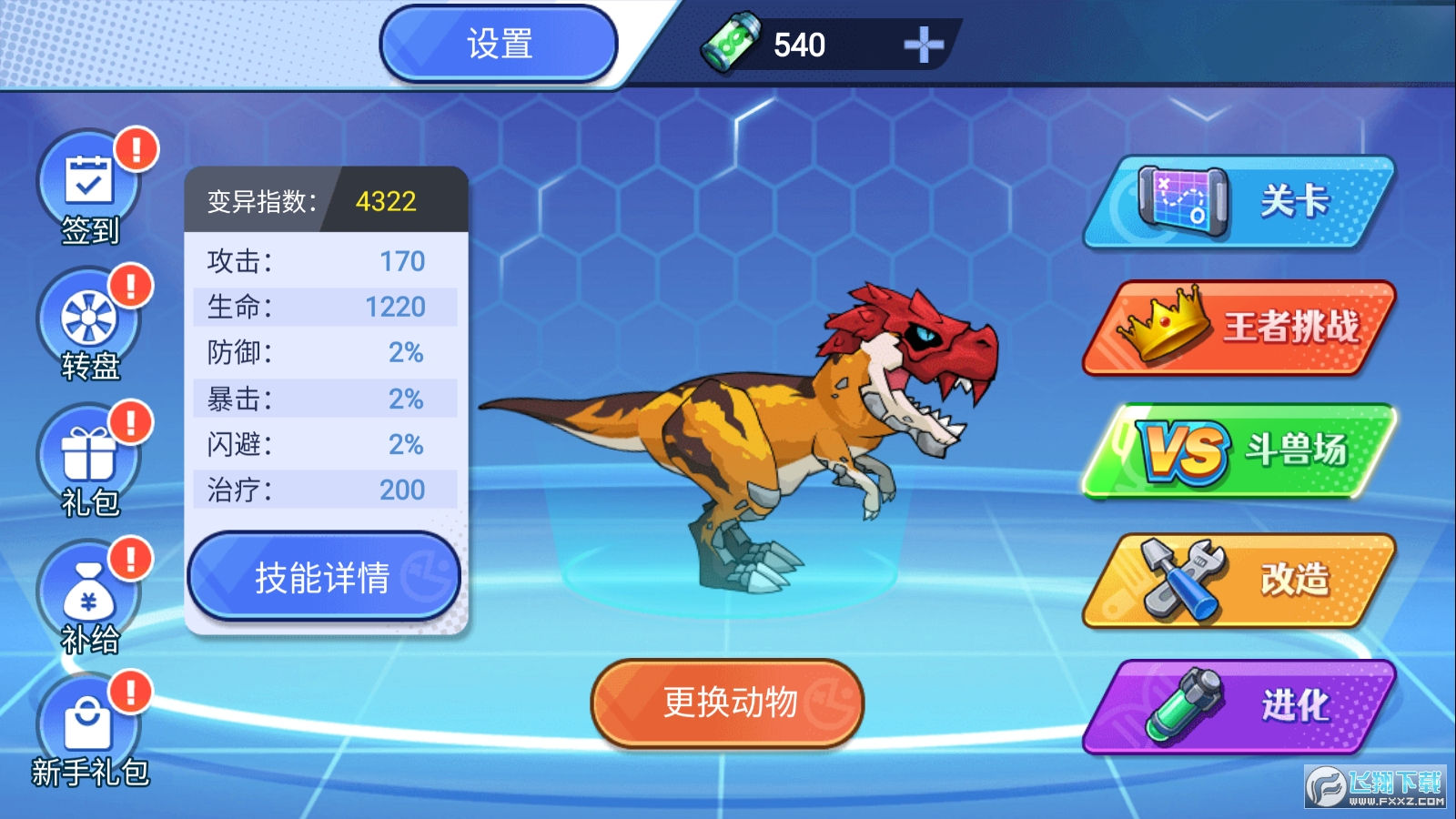Viewport: 1456px width, 819px height.
Task: Click the energy capsule currency icon
Action: (x=728, y=42)
